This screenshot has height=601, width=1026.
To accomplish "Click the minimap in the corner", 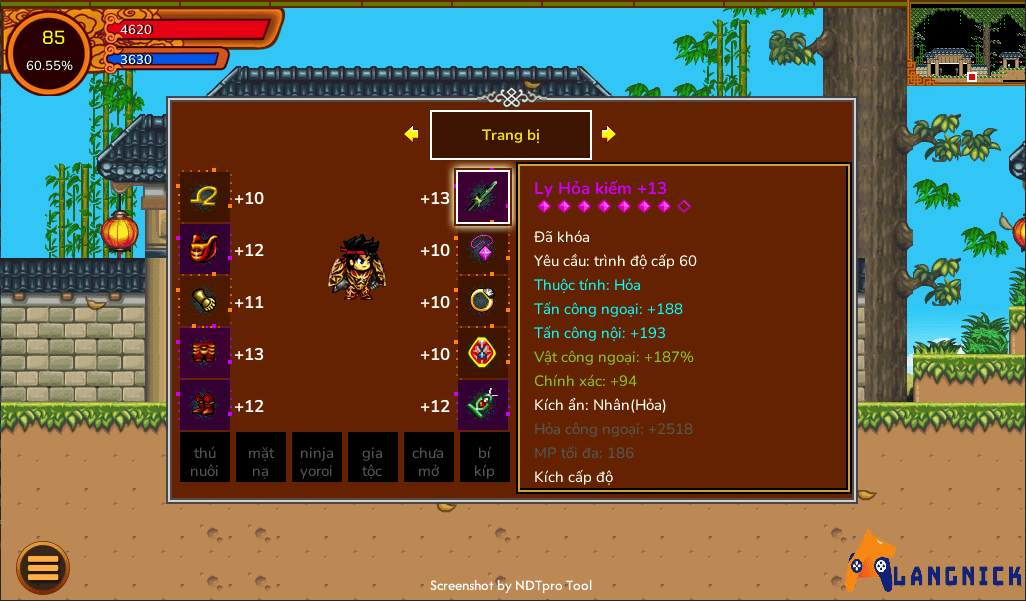I will point(966,43).
